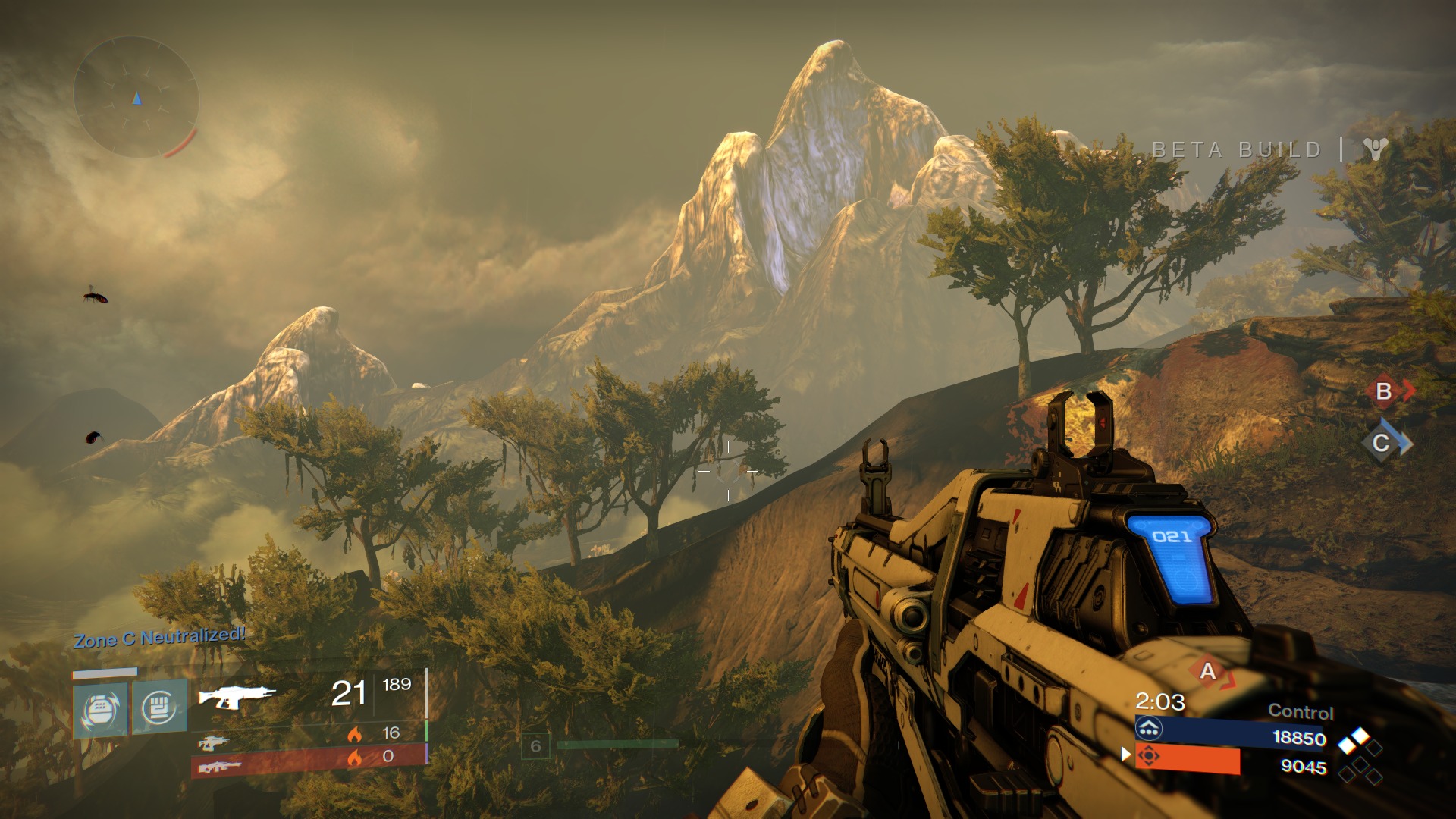This screenshot has width=1456, height=819.
Task: Click the blue team emblem on scoreboard
Action: (x=1149, y=730)
